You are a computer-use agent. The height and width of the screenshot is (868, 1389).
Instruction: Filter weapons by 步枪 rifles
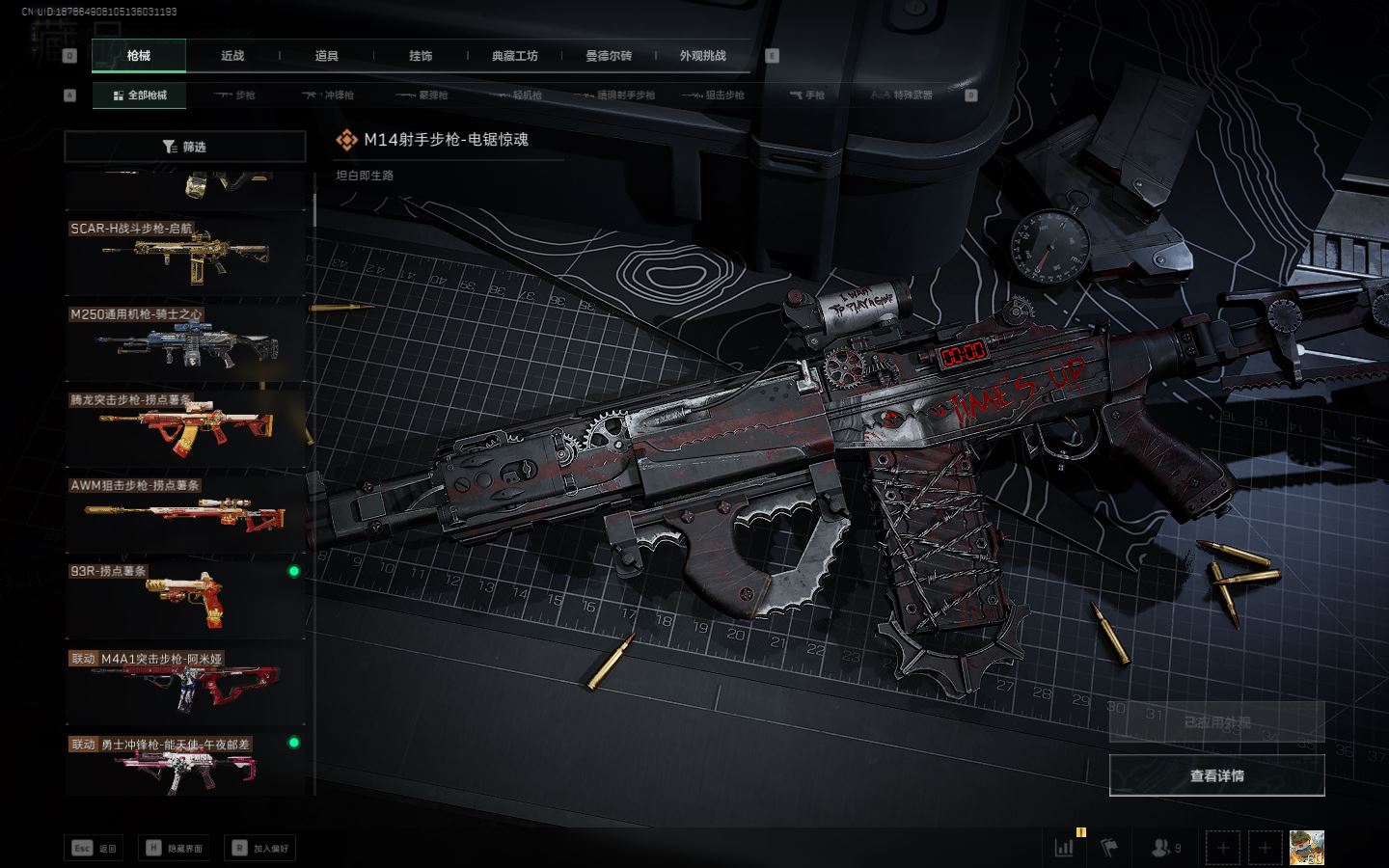234,95
